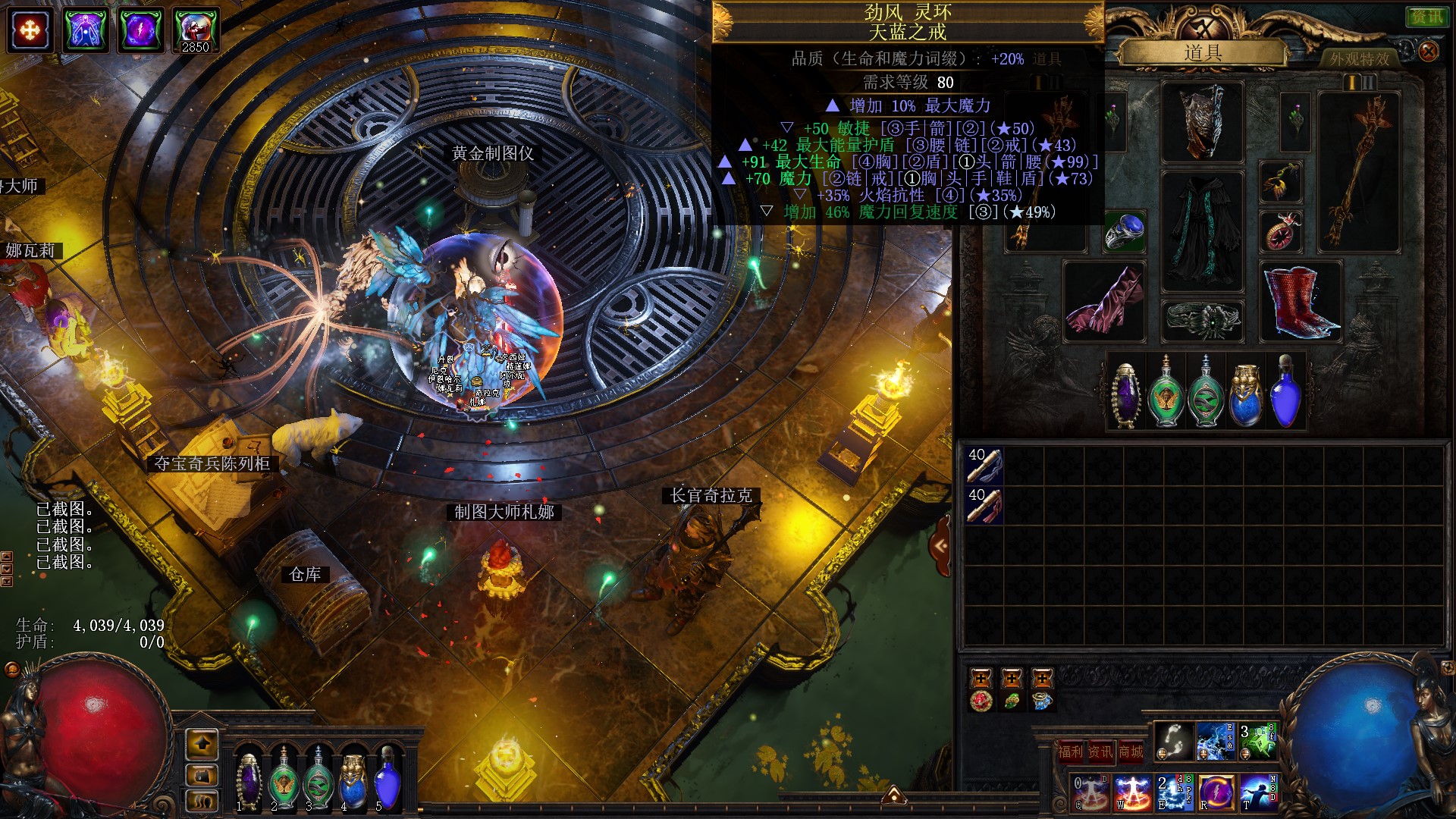This screenshot has width=1456, height=819.
Task: Open the 福利 rewards button
Action: pos(1070,752)
